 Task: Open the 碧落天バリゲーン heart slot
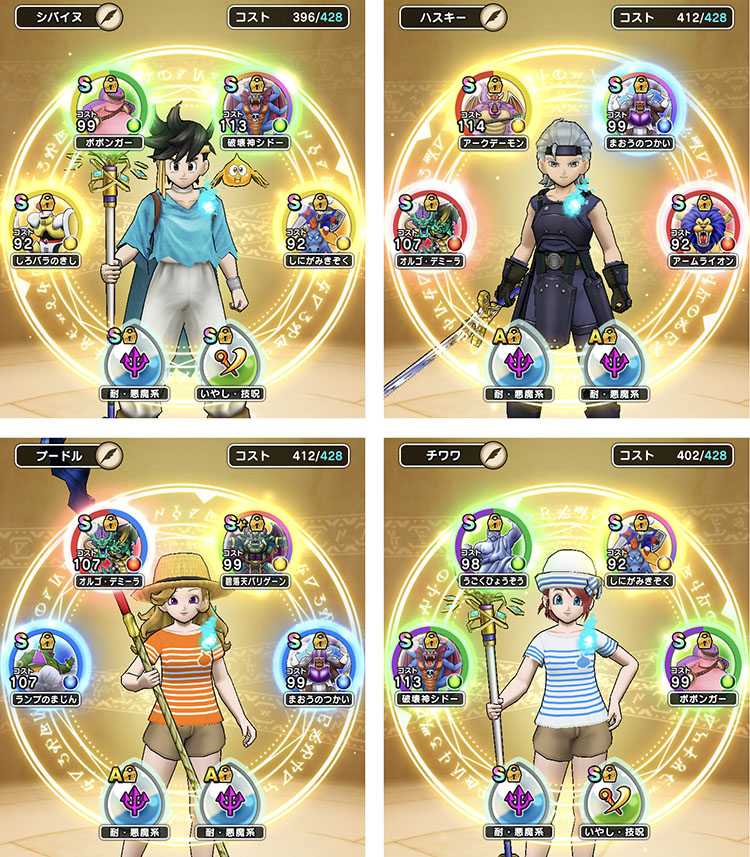[255, 543]
